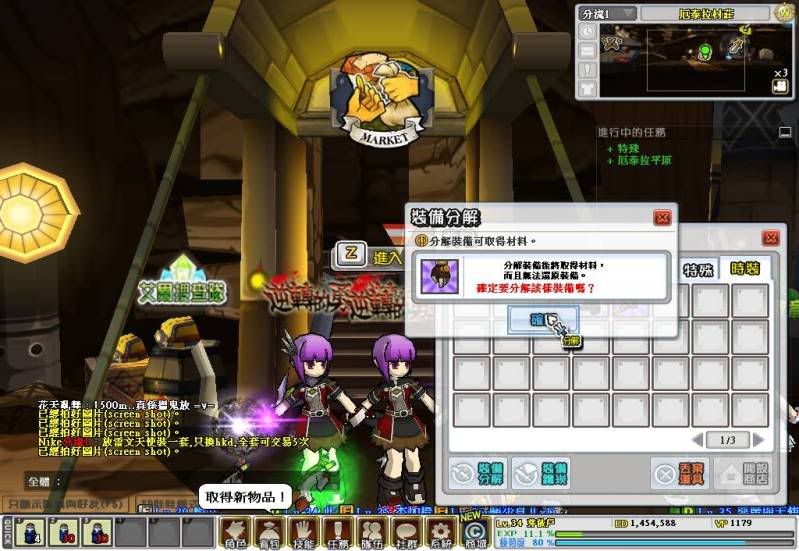Go to the next inventory page
The height and width of the screenshot is (551, 799).
coord(759,440)
